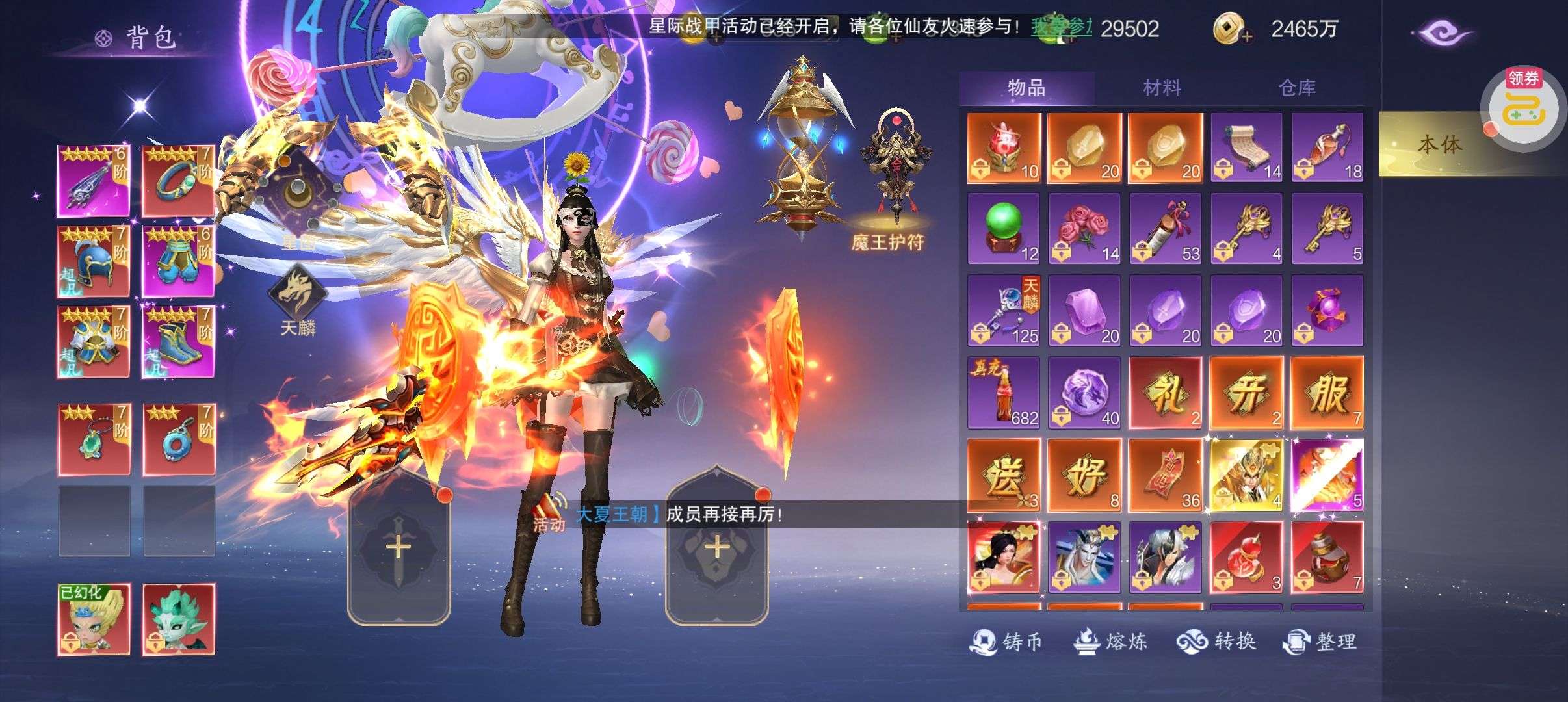Screen dimensions: 1568x702
Task: Select the rose bouquet item
Action: pyautogui.click(x=1084, y=228)
